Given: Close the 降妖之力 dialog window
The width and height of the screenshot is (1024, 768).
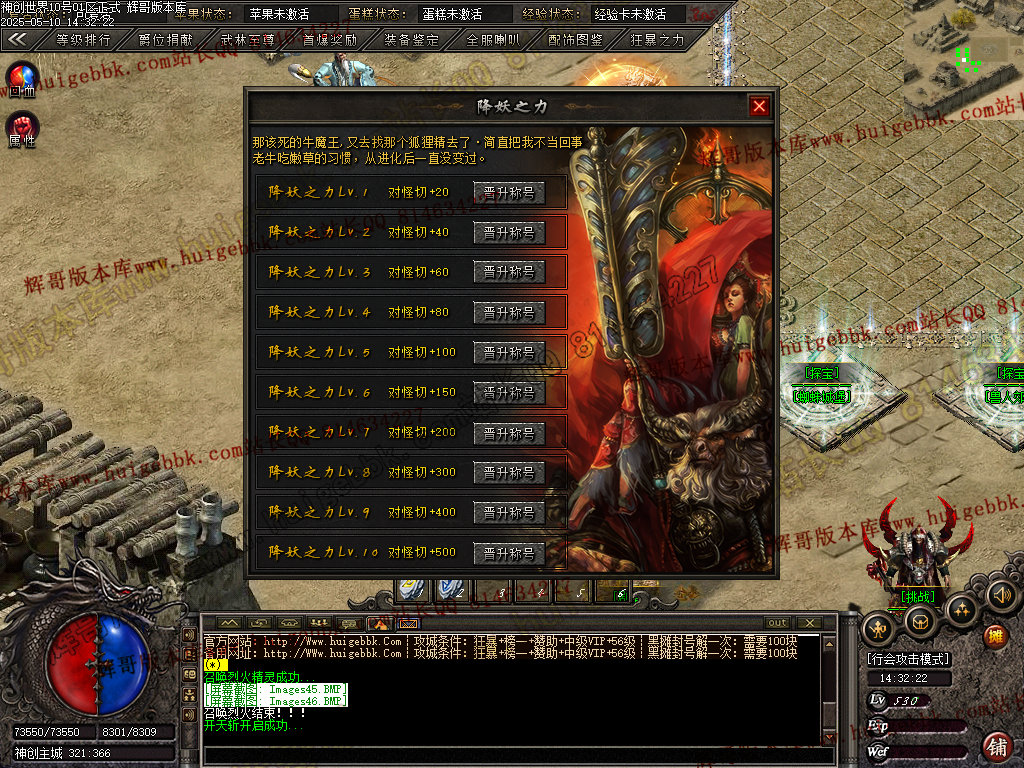Looking at the screenshot, I should pyautogui.click(x=760, y=106).
